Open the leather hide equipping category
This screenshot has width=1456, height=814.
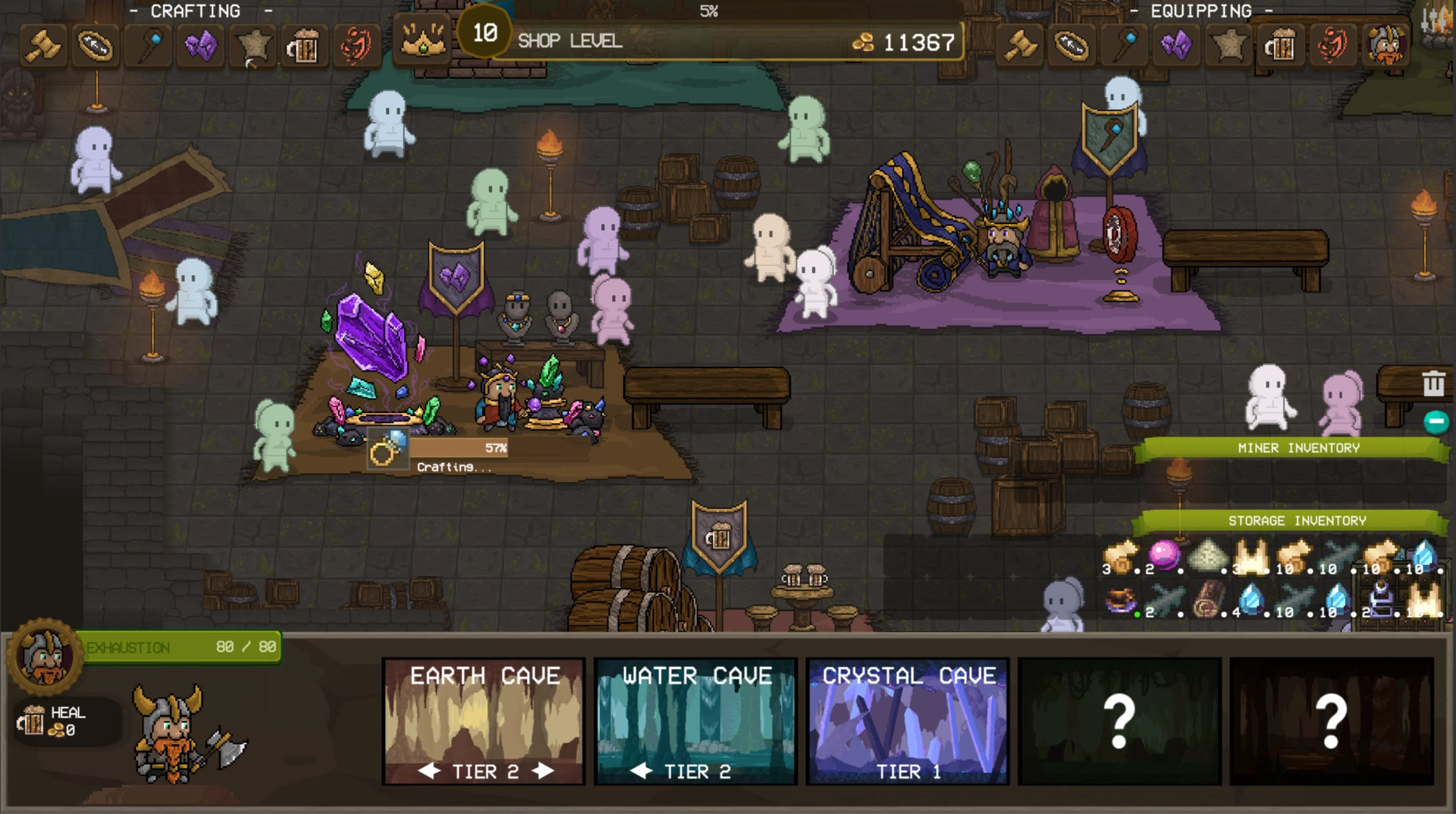(1229, 45)
